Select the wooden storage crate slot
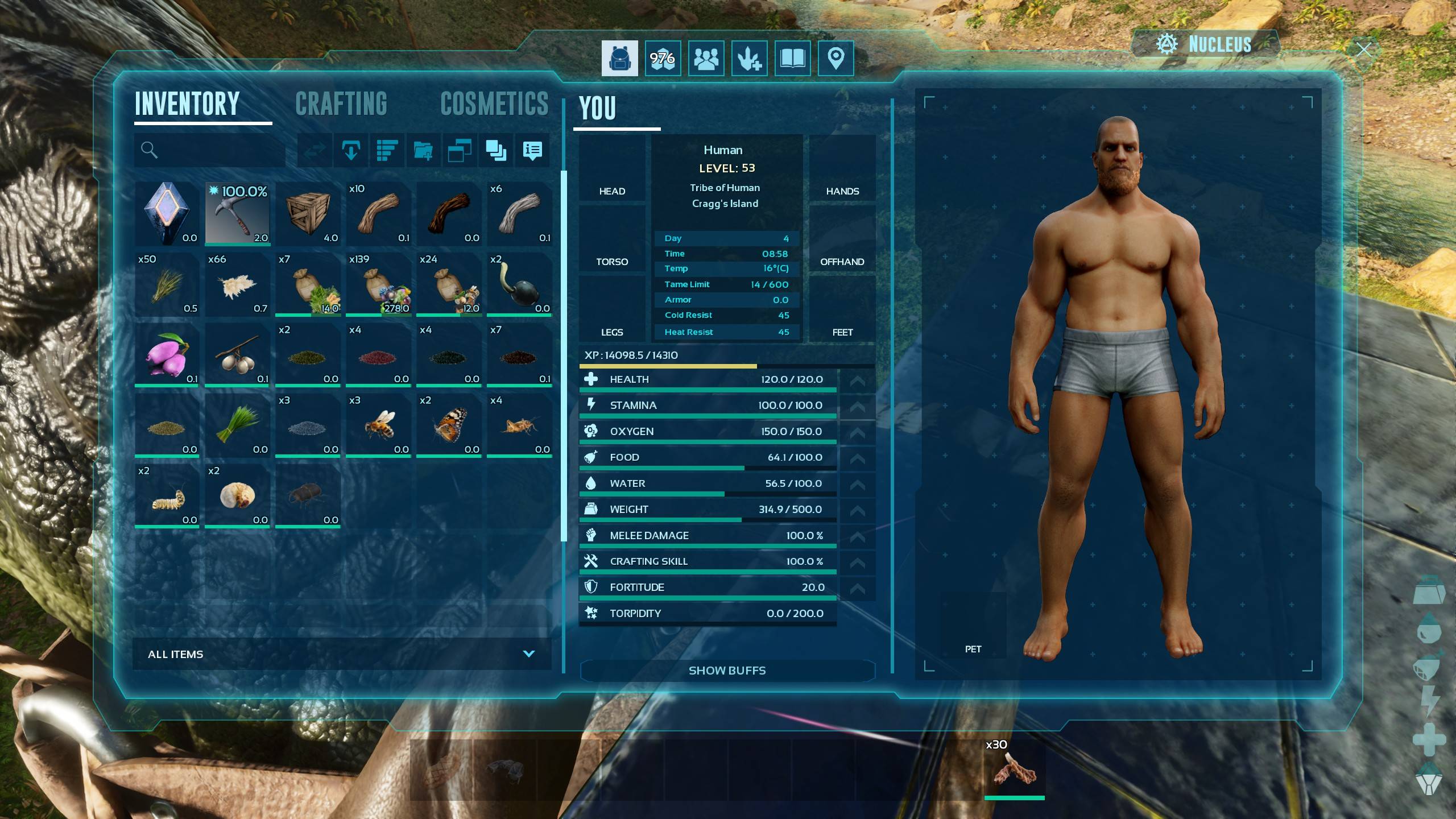This screenshot has height=819, width=1456. pyautogui.click(x=308, y=214)
